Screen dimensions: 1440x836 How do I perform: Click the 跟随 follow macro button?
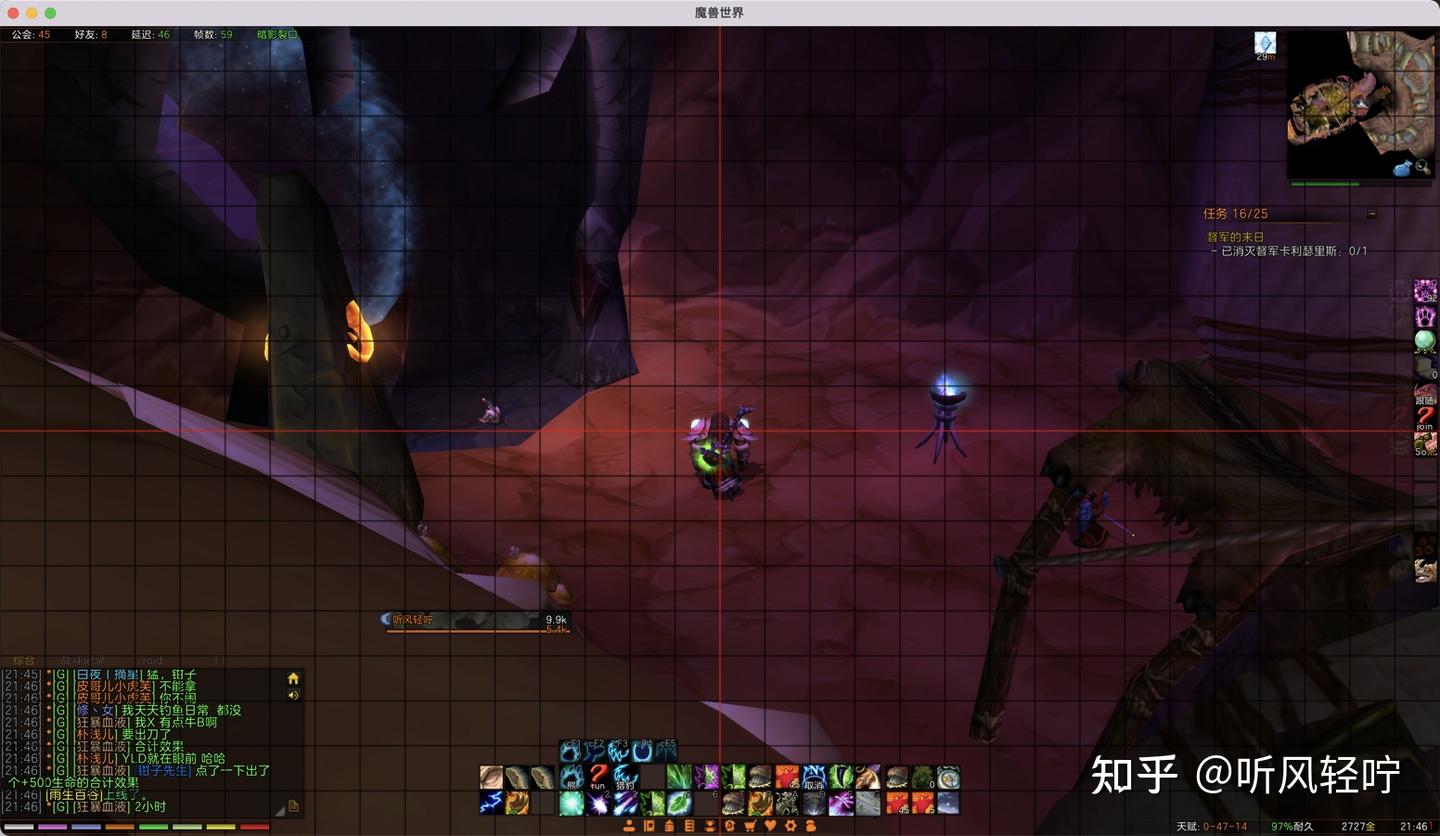click(1425, 393)
